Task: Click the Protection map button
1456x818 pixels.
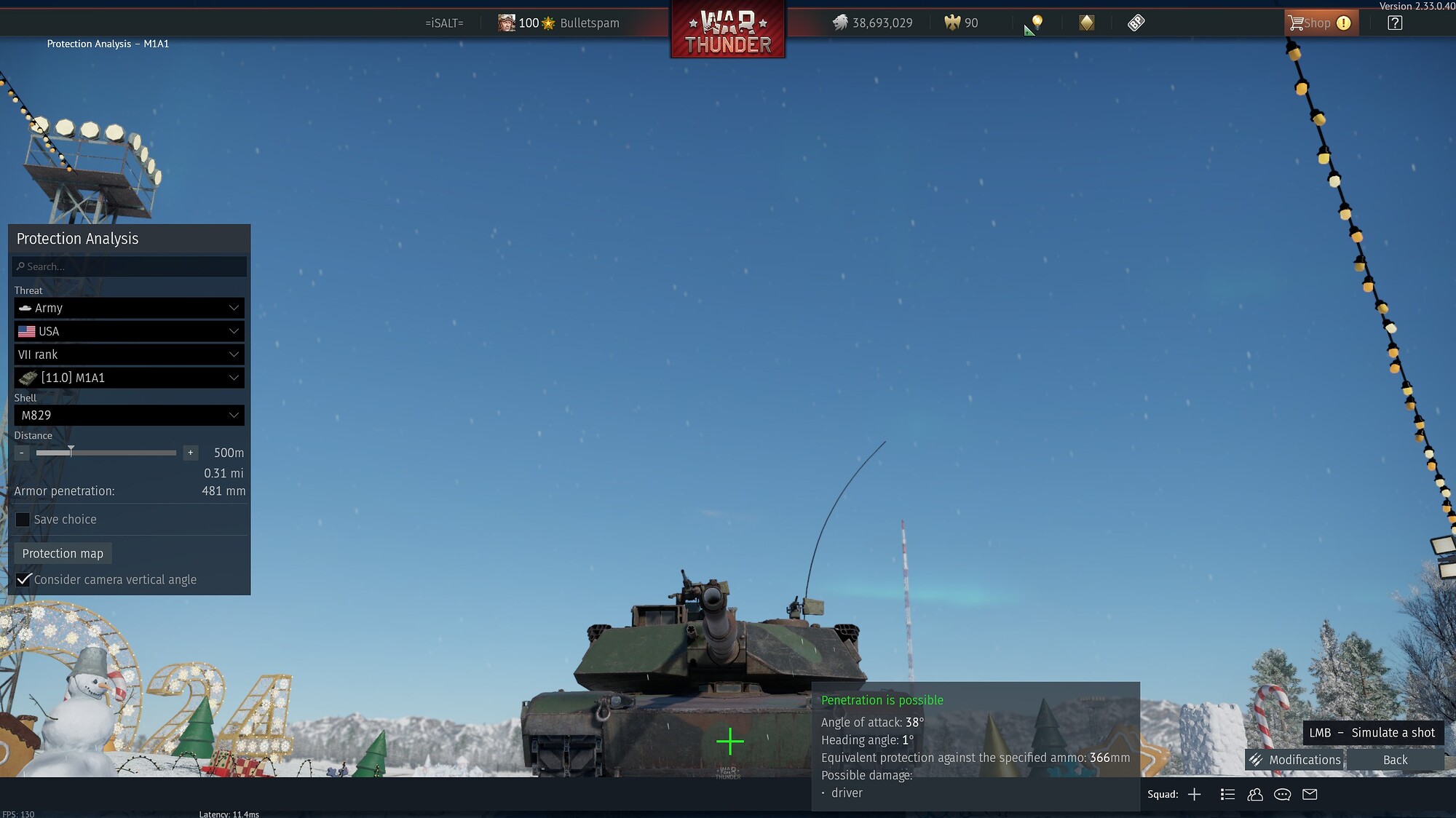Action: (63, 553)
